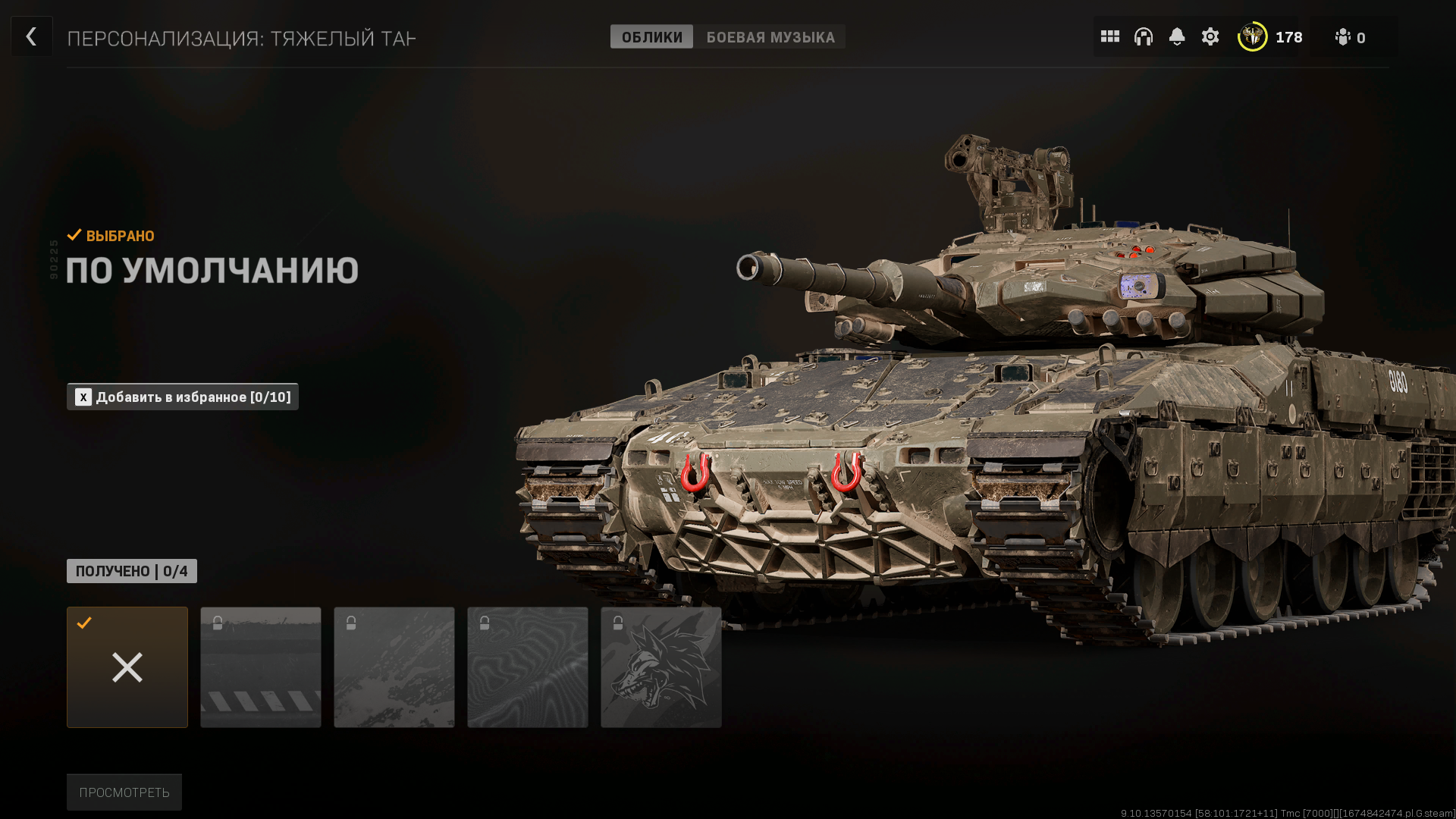
Task: Click the headset voice chat icon
Action: pyautogui.click(x=1143, y=36)
